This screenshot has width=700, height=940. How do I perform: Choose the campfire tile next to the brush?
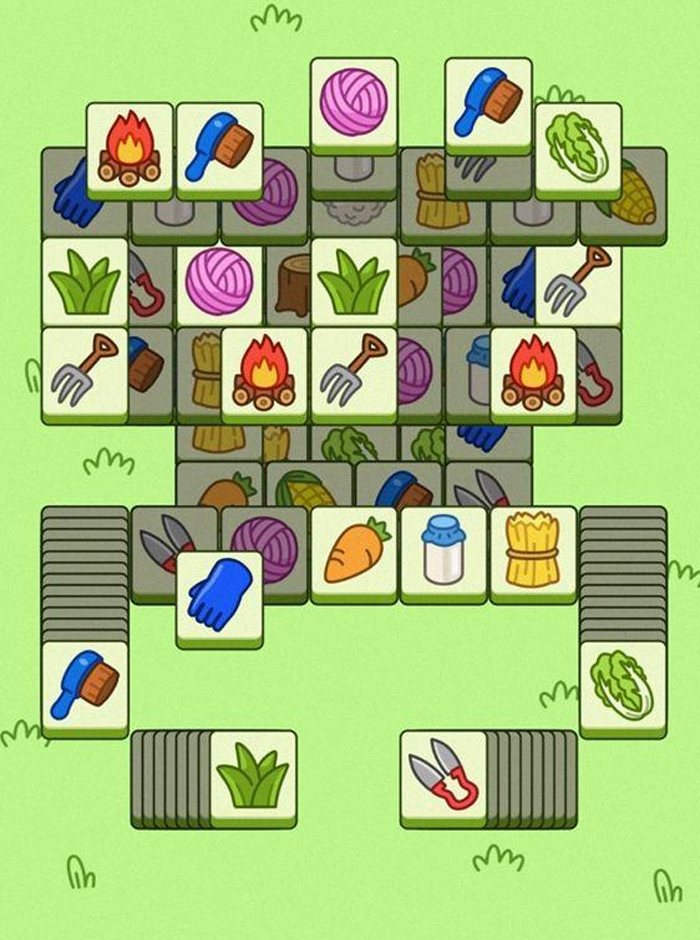[x=129, y=147]
